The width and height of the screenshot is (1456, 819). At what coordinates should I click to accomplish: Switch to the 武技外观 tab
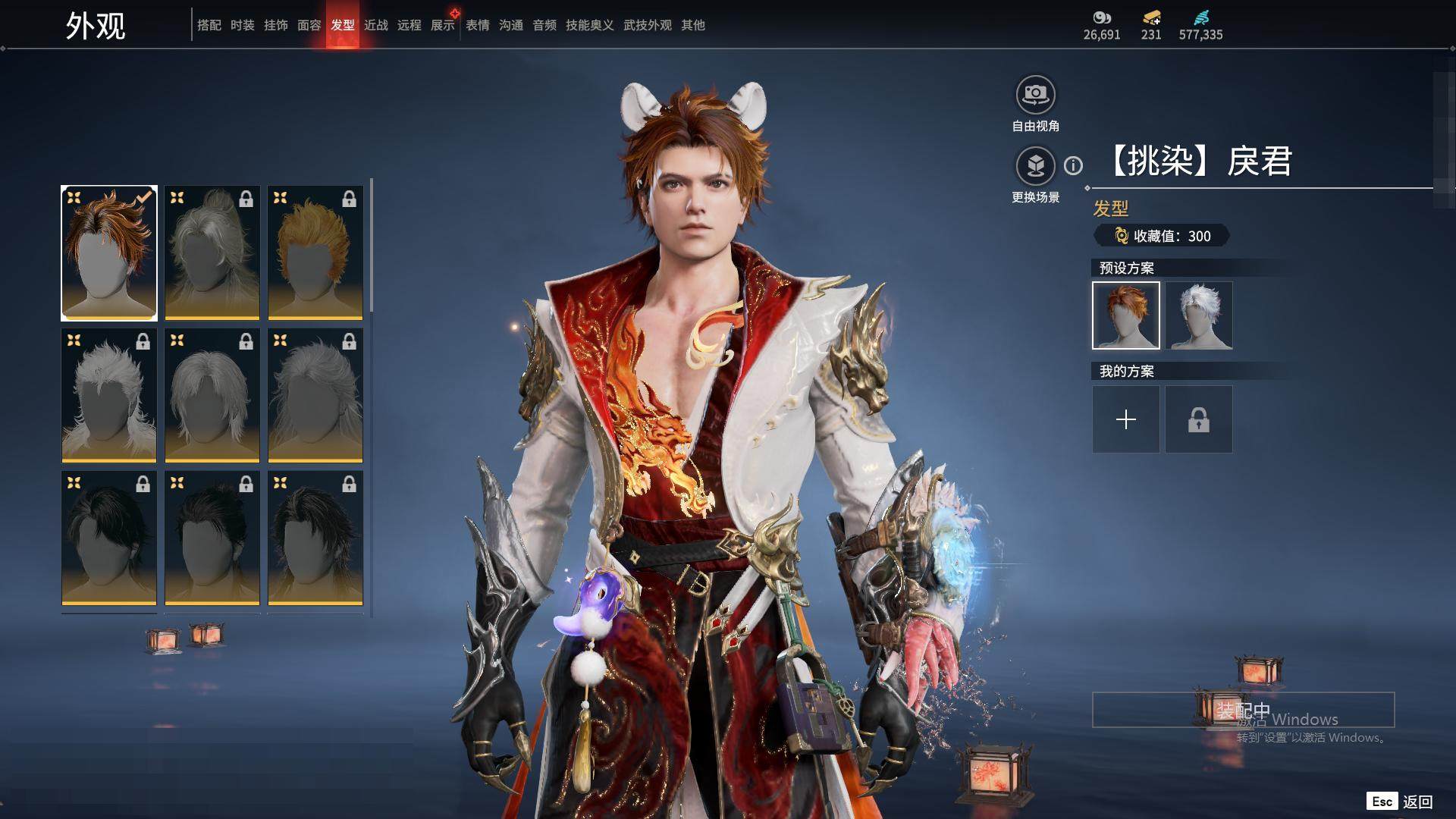coord(648,25)
